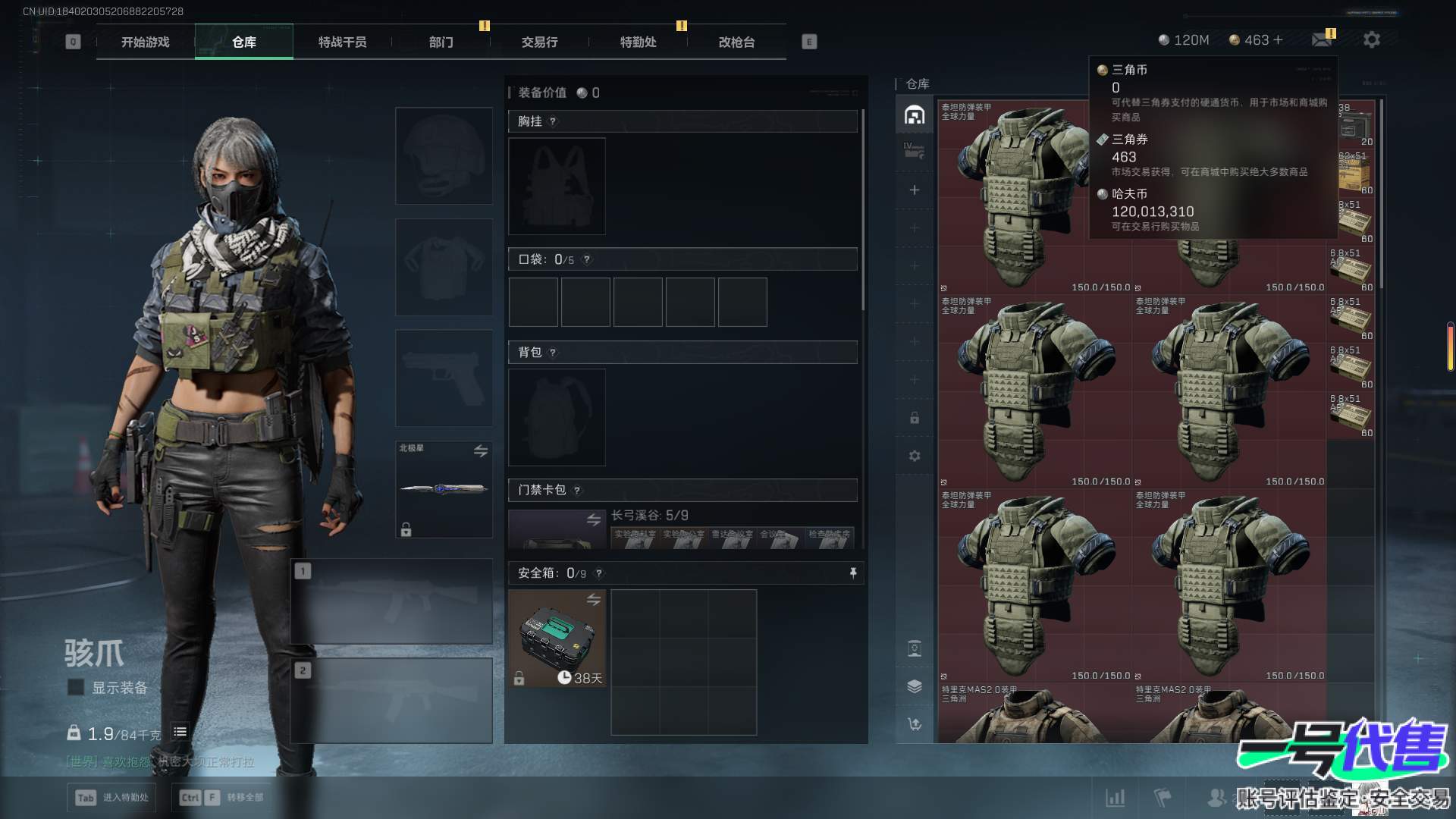Pin the 安全箱 section

coord(853,573)
